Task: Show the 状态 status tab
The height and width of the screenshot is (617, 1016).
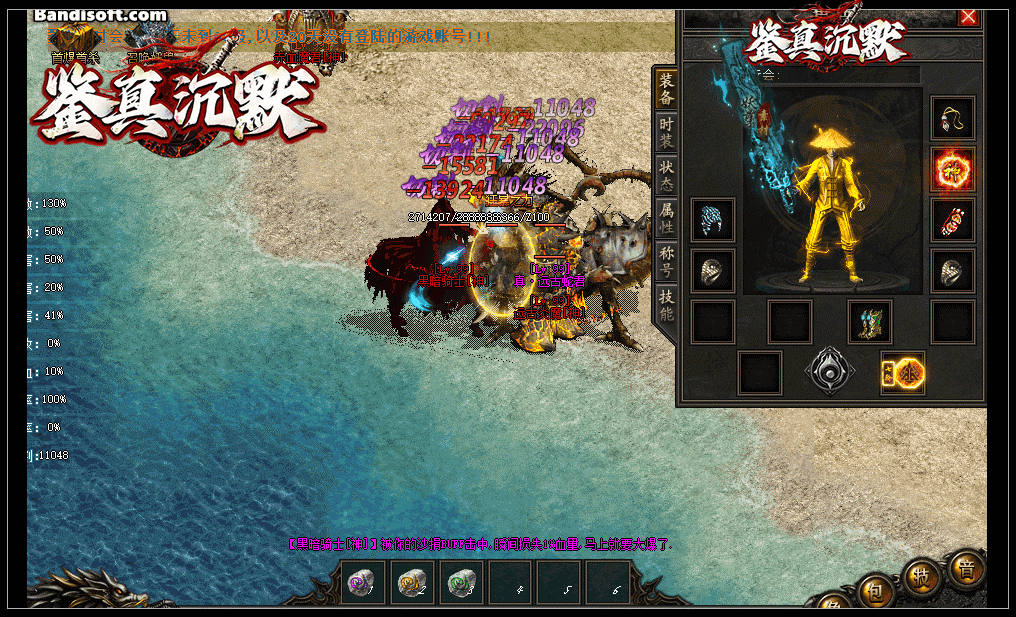Action: (x=667, y=177)
